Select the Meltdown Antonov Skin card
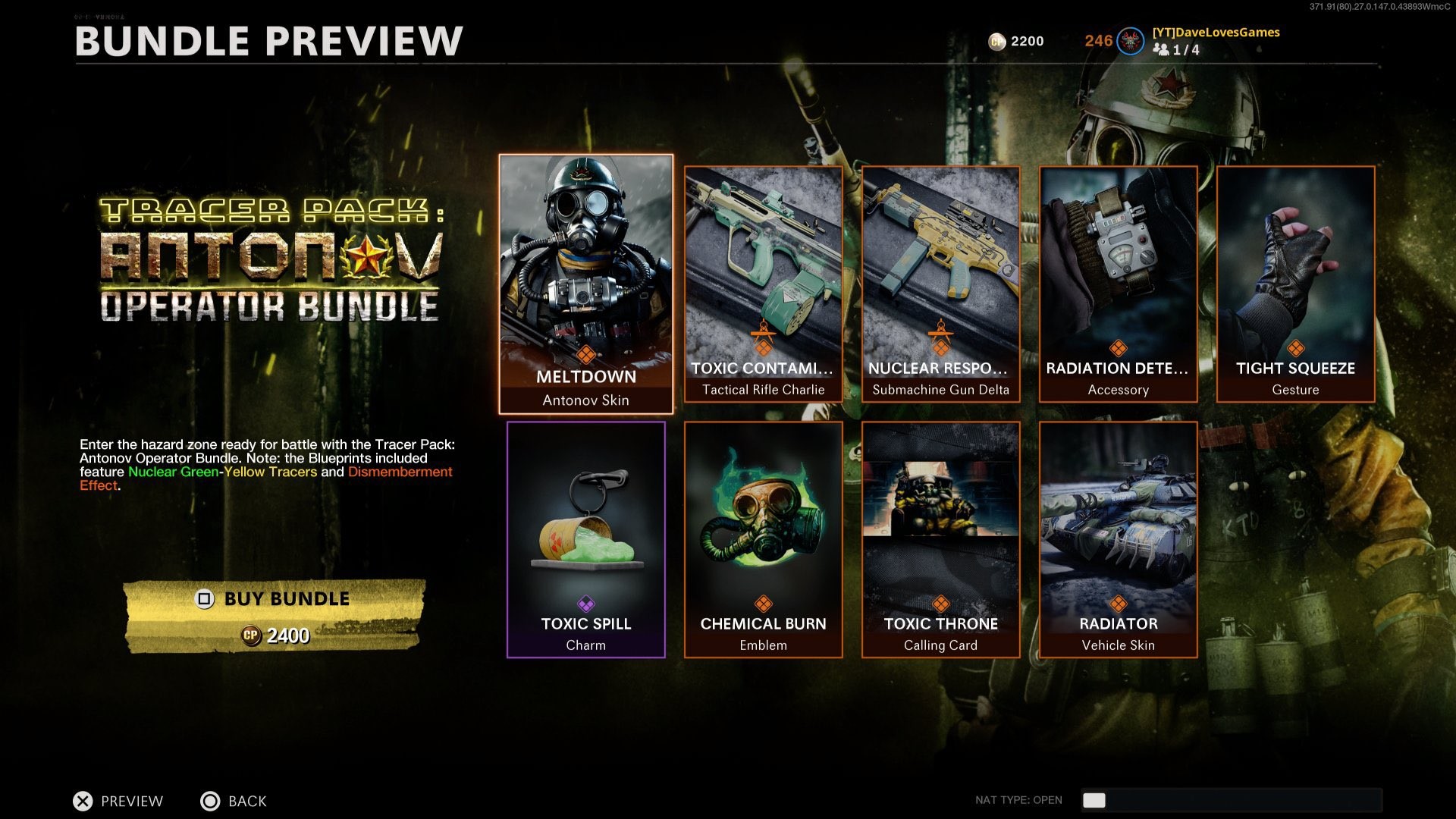The width and height of the screenshot is (1456, 819). [x=588, y=281]
